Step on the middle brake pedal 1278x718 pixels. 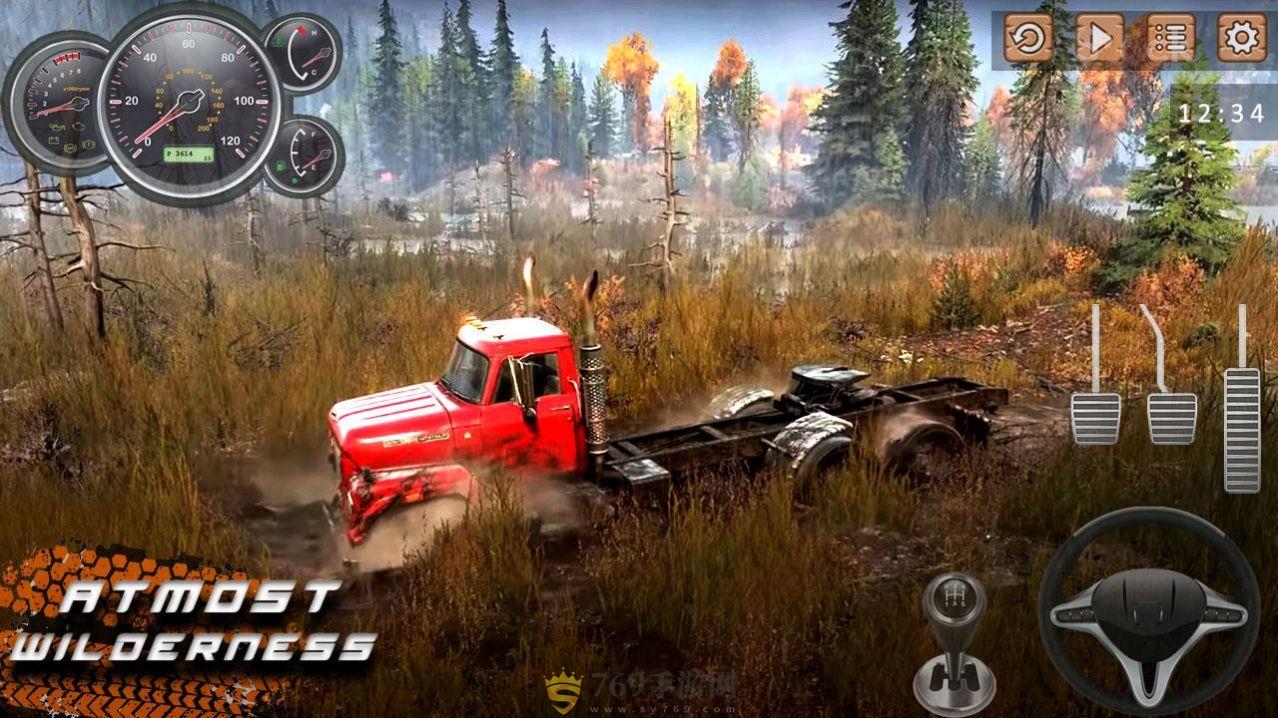(x=1171, y=417)
